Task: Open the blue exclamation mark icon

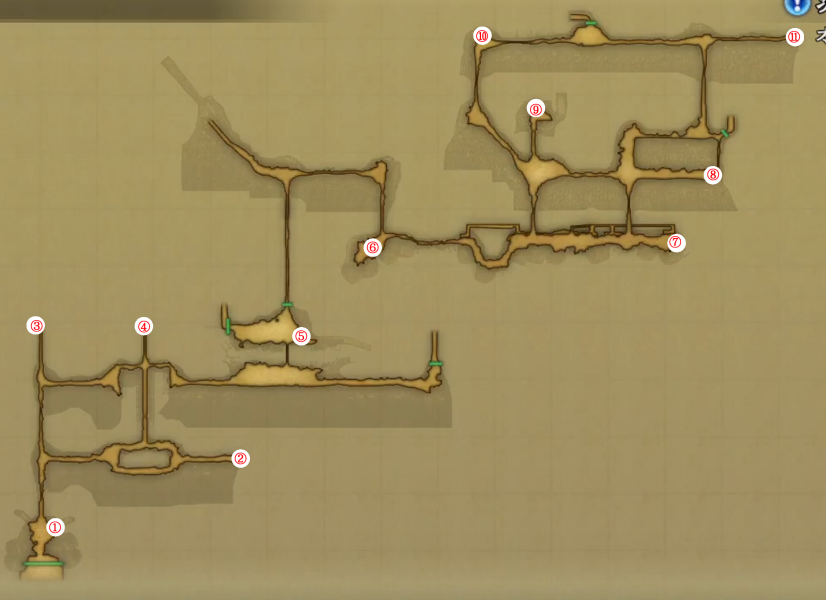Action: pos(796,5)
